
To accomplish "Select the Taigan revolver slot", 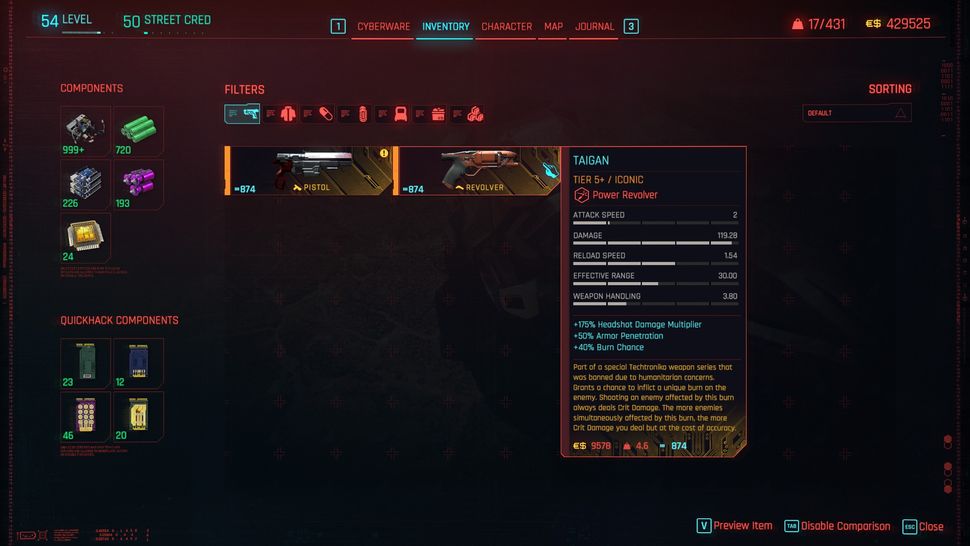I will (x=478, y=170).
